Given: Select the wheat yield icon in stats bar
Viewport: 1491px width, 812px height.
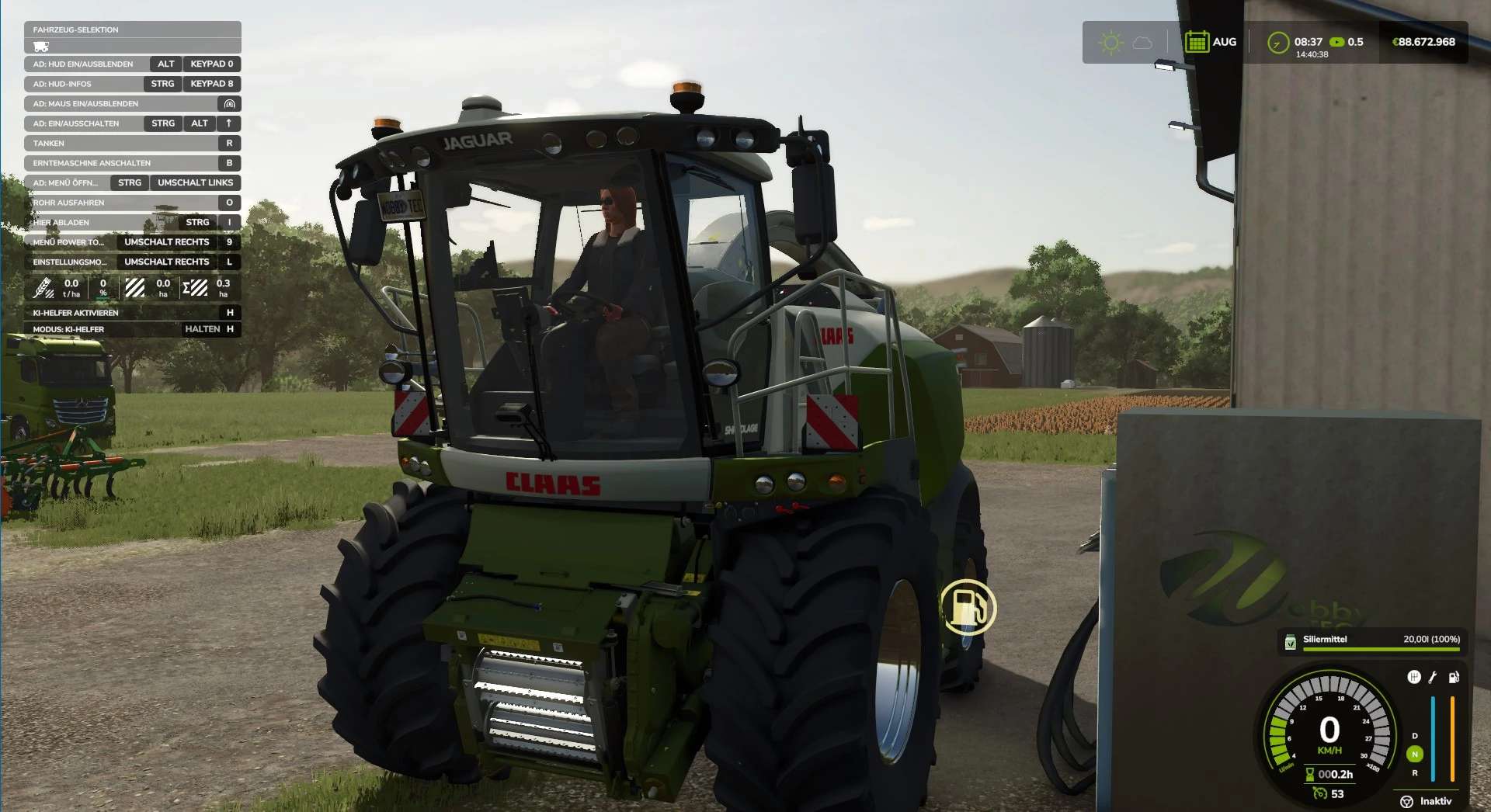Looking at the screenshot, I should pos(43,288).
